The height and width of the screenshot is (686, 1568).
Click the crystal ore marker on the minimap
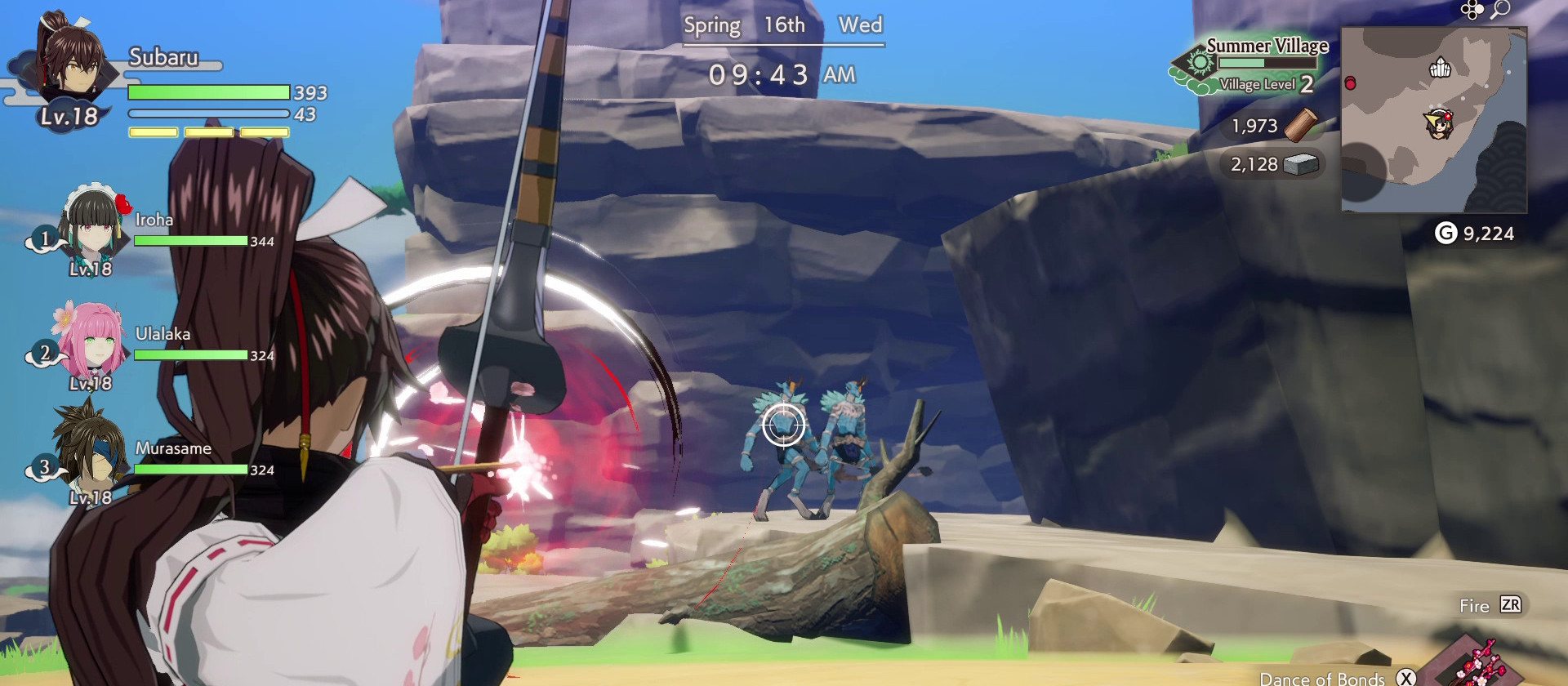pyautogui.click(x=1439, y=68)
